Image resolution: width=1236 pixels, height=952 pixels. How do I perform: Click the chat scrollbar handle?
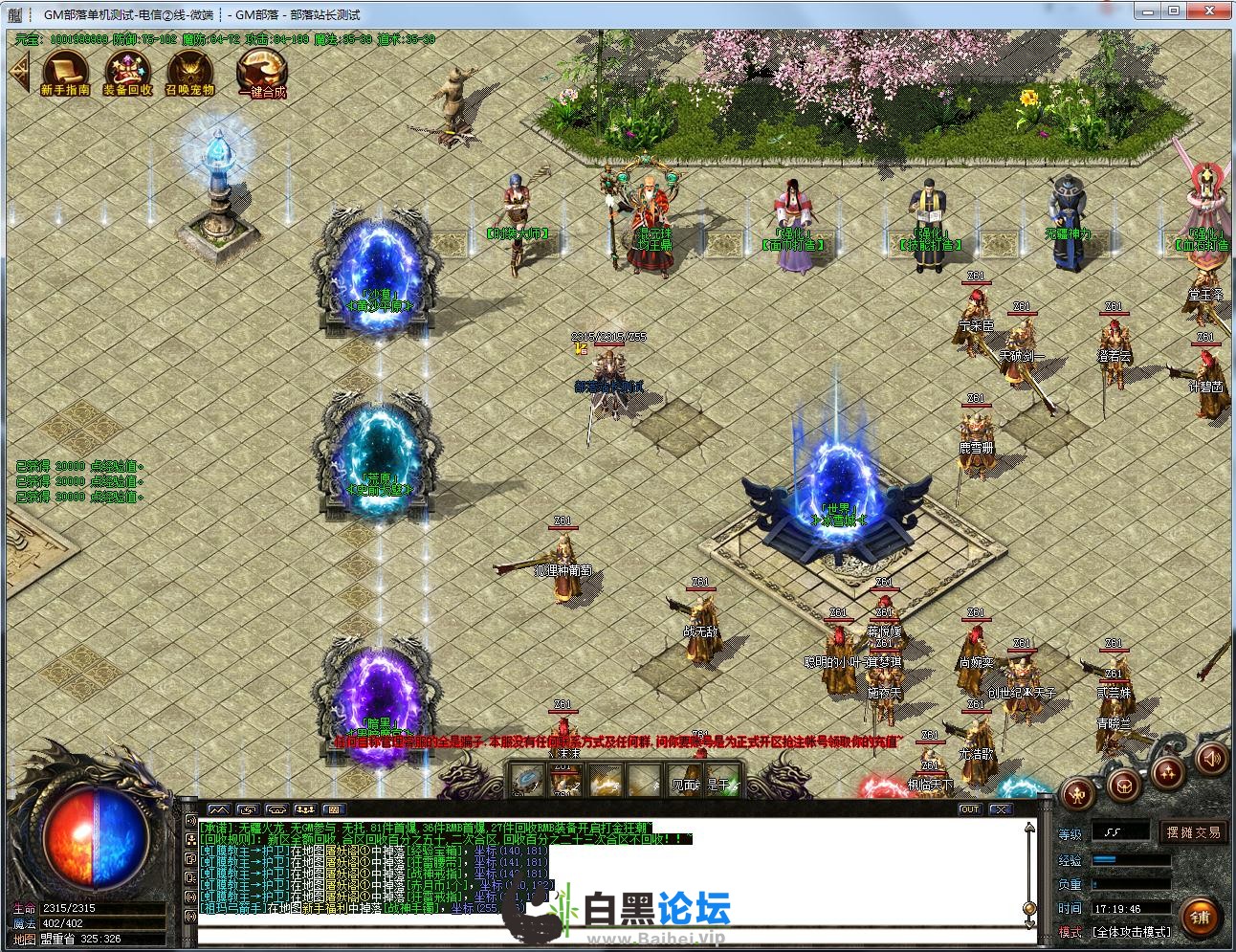point(1029,908)
